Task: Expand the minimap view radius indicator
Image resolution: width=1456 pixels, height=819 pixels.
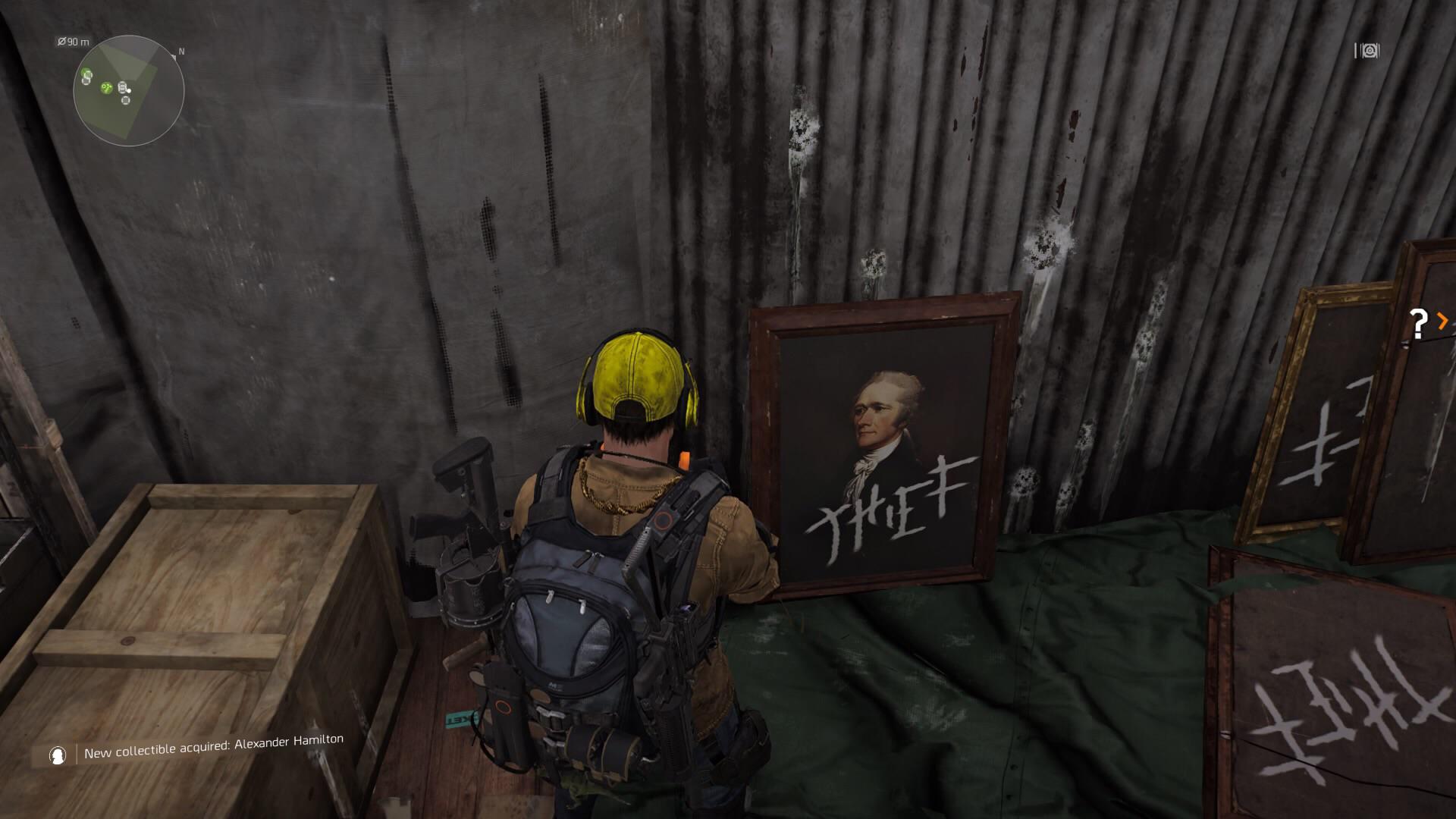Action: tap(74, 42)
